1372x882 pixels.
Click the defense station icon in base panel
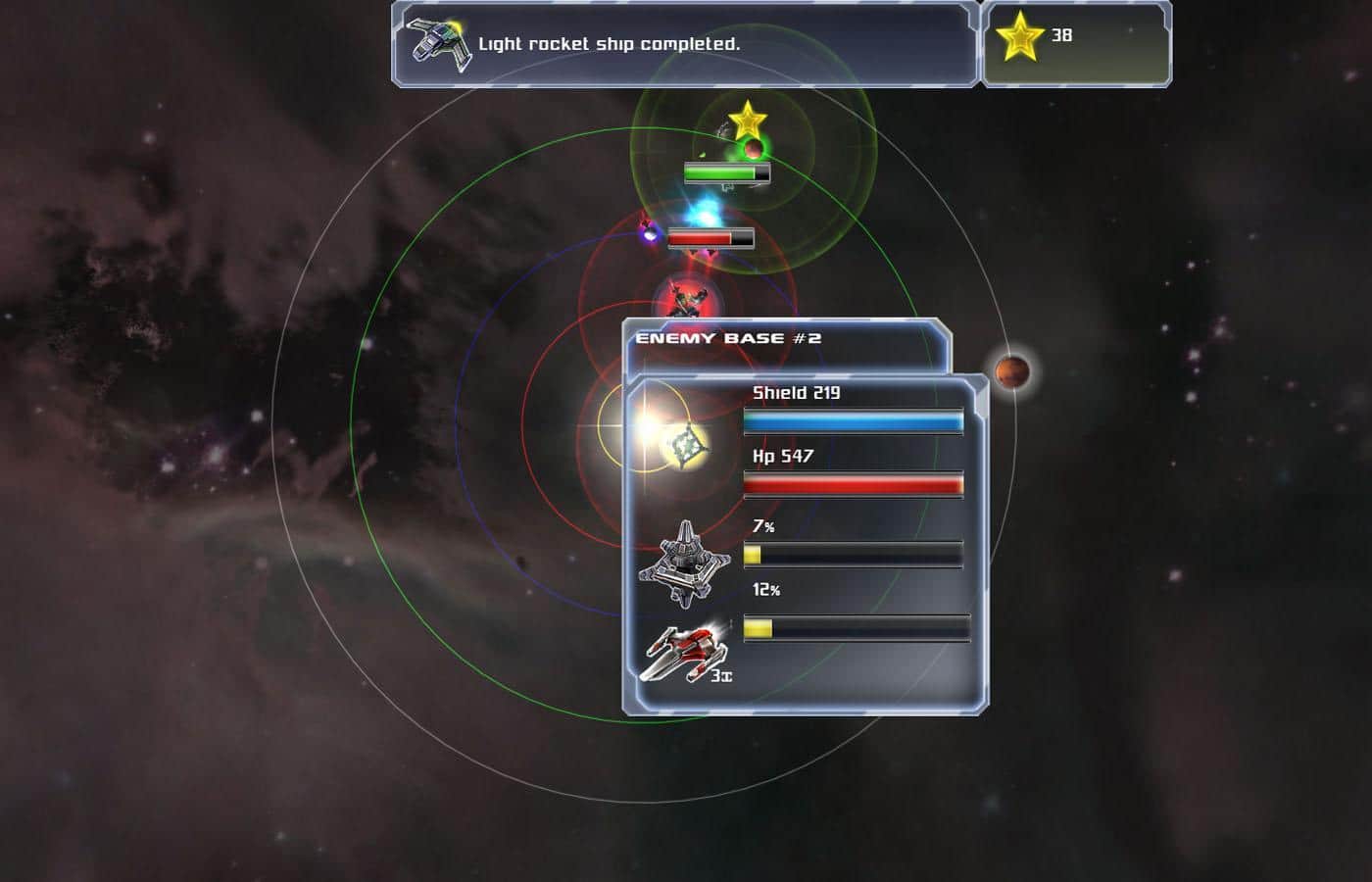click(x=685, y=563)
